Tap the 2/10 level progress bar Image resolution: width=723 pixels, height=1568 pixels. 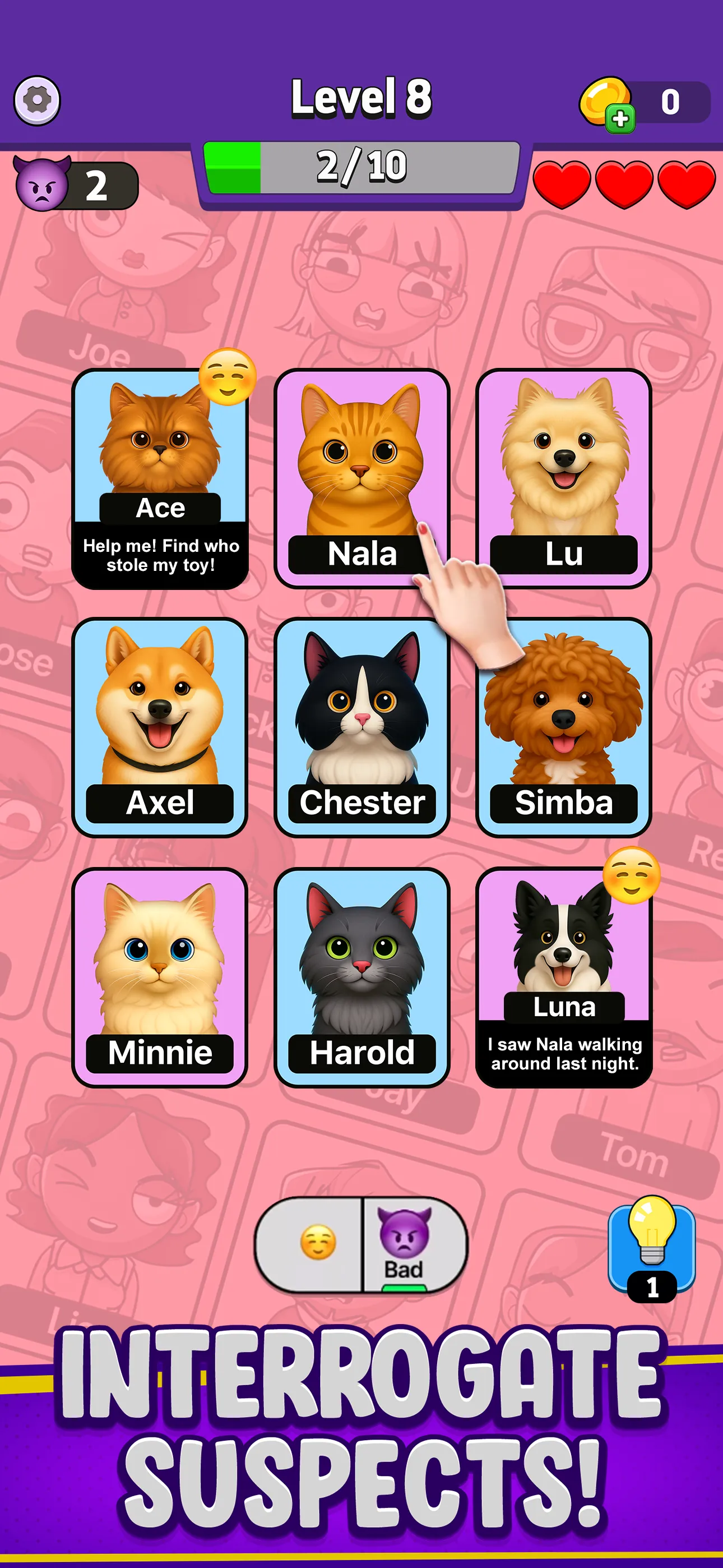[x=361, y=167]
